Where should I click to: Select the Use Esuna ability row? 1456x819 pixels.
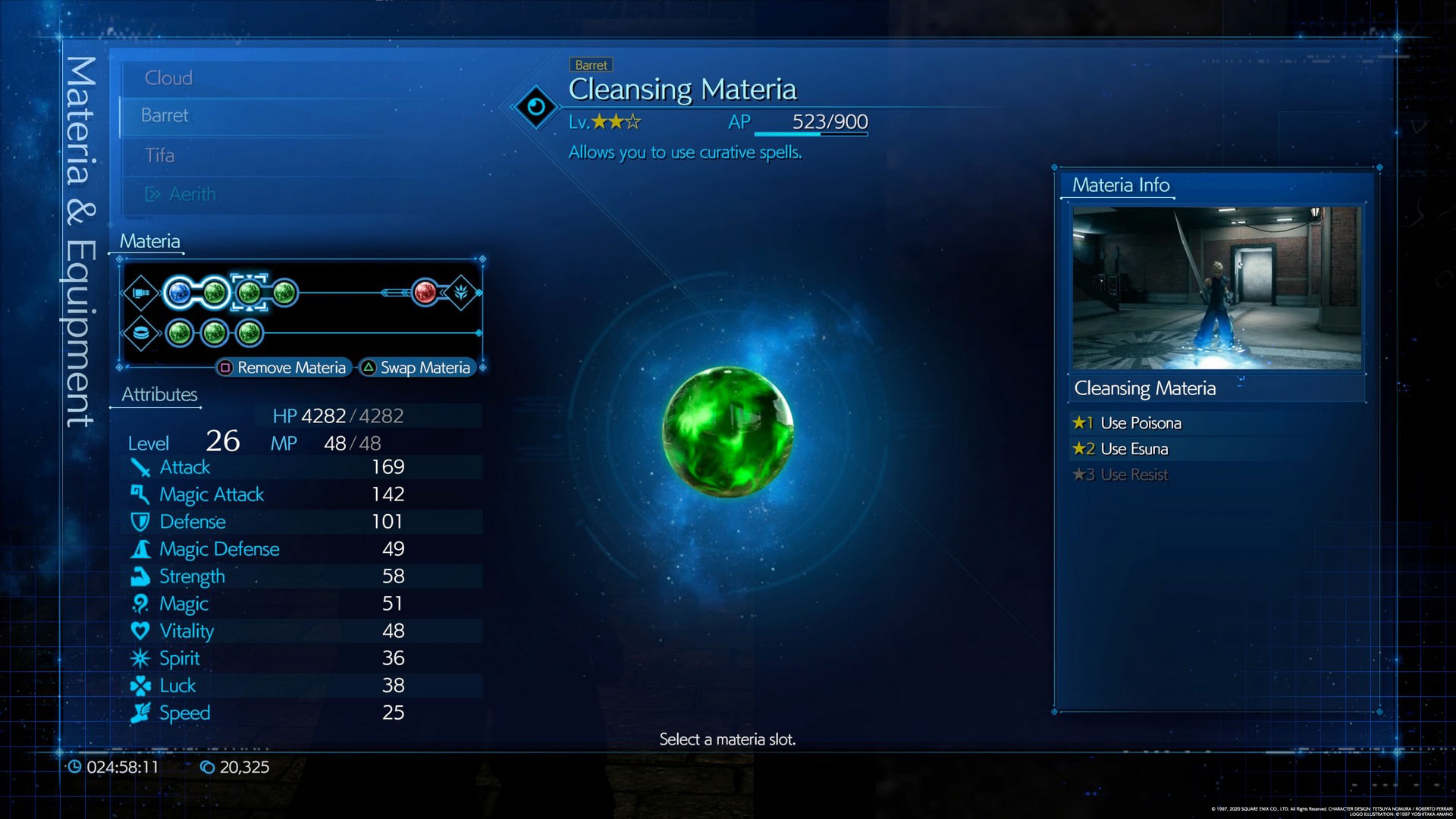pyautogui.click(x=1134, y=449)
